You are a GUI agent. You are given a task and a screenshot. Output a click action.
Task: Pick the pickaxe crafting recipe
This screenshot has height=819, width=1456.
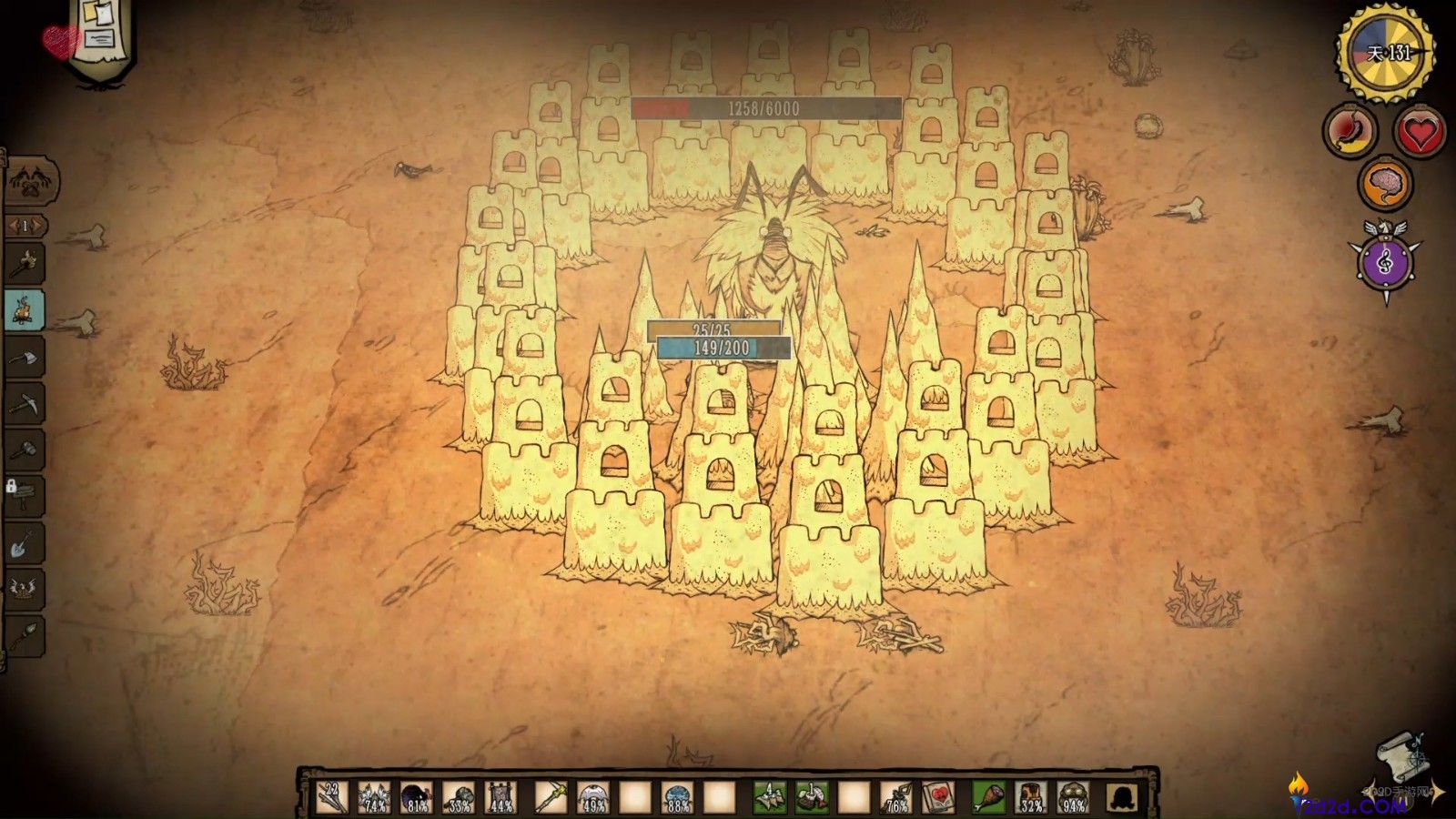pyautogui.click(x=25, y=403)
